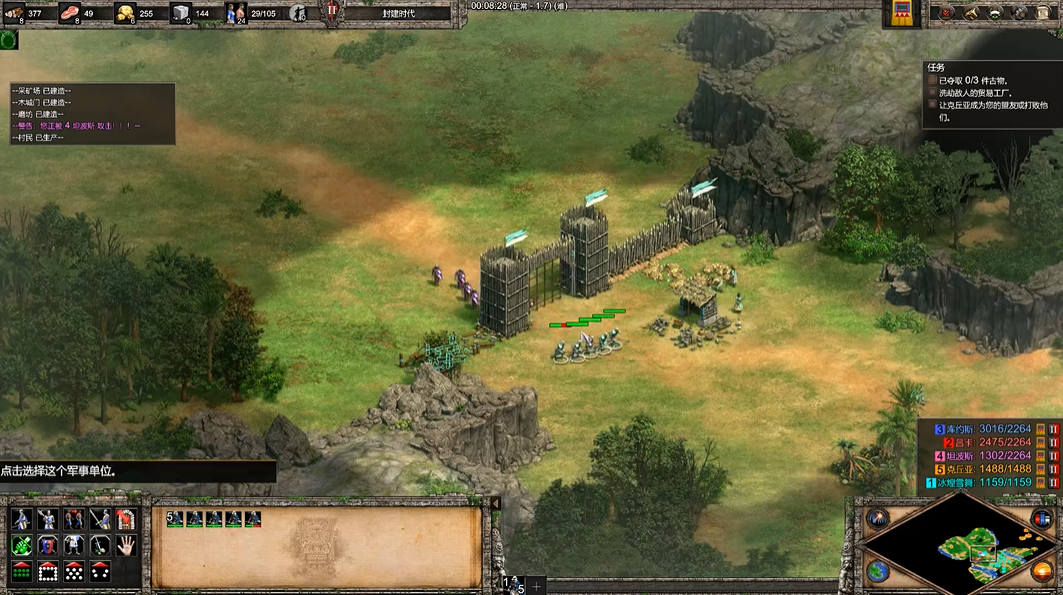The width and height of the screenshot is (1063, 595).
Task: Toggle the minimap colored-figures button
Action: [x=1043, y=518]
